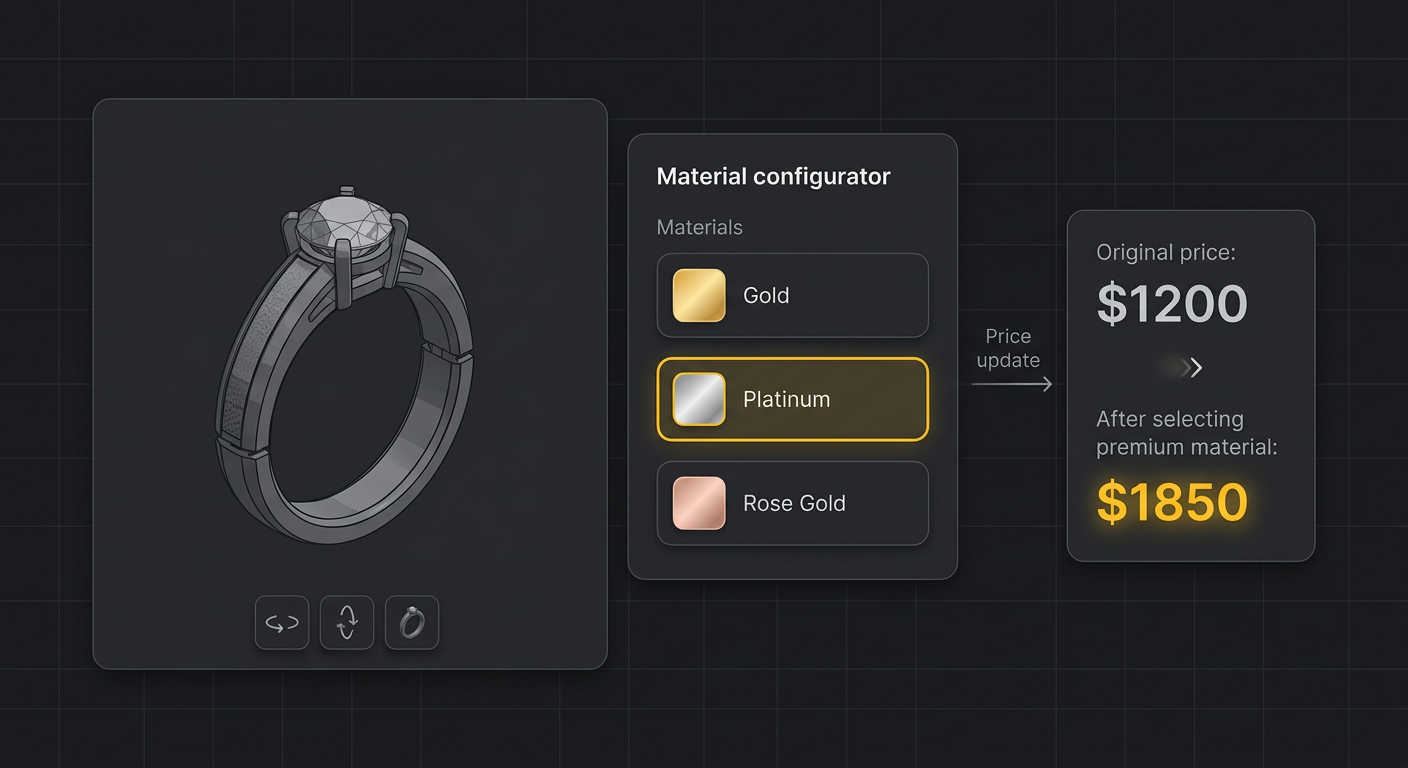Click the Price update label
The image size is (1408, 768).
coord(1009,348)
